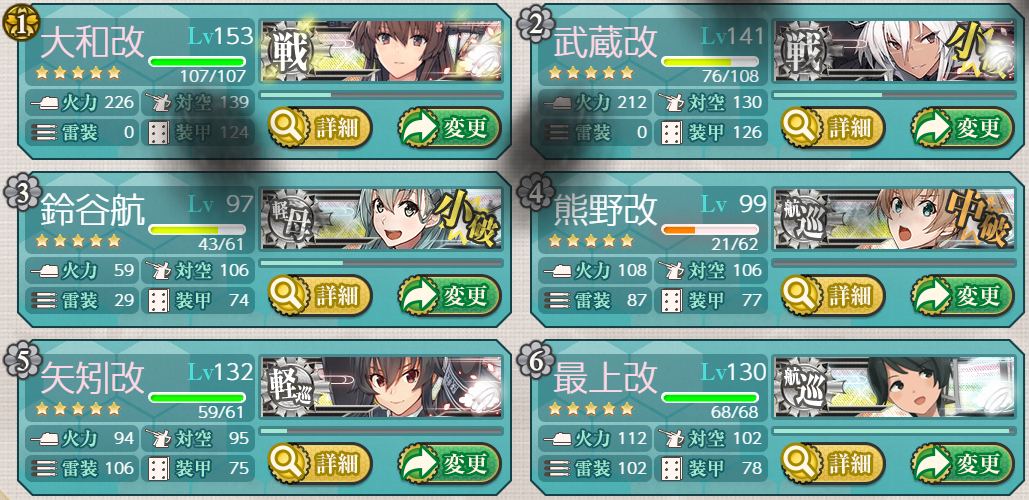Open details (詳細) for 最上改
The height and width of the screenshot is (500, 1029).
click(834, 463)
